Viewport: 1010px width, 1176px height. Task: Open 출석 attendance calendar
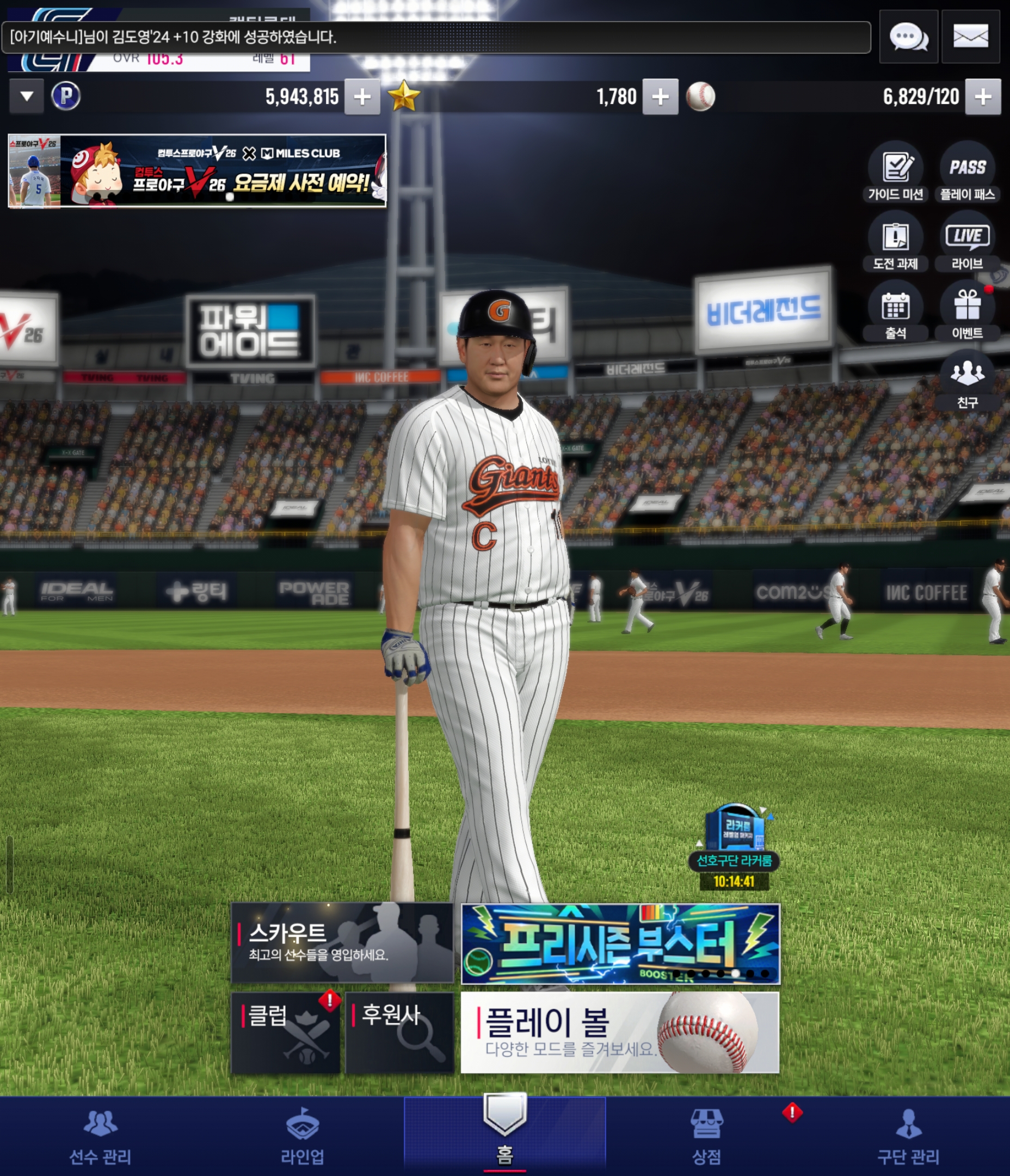(x=895, y=311)
